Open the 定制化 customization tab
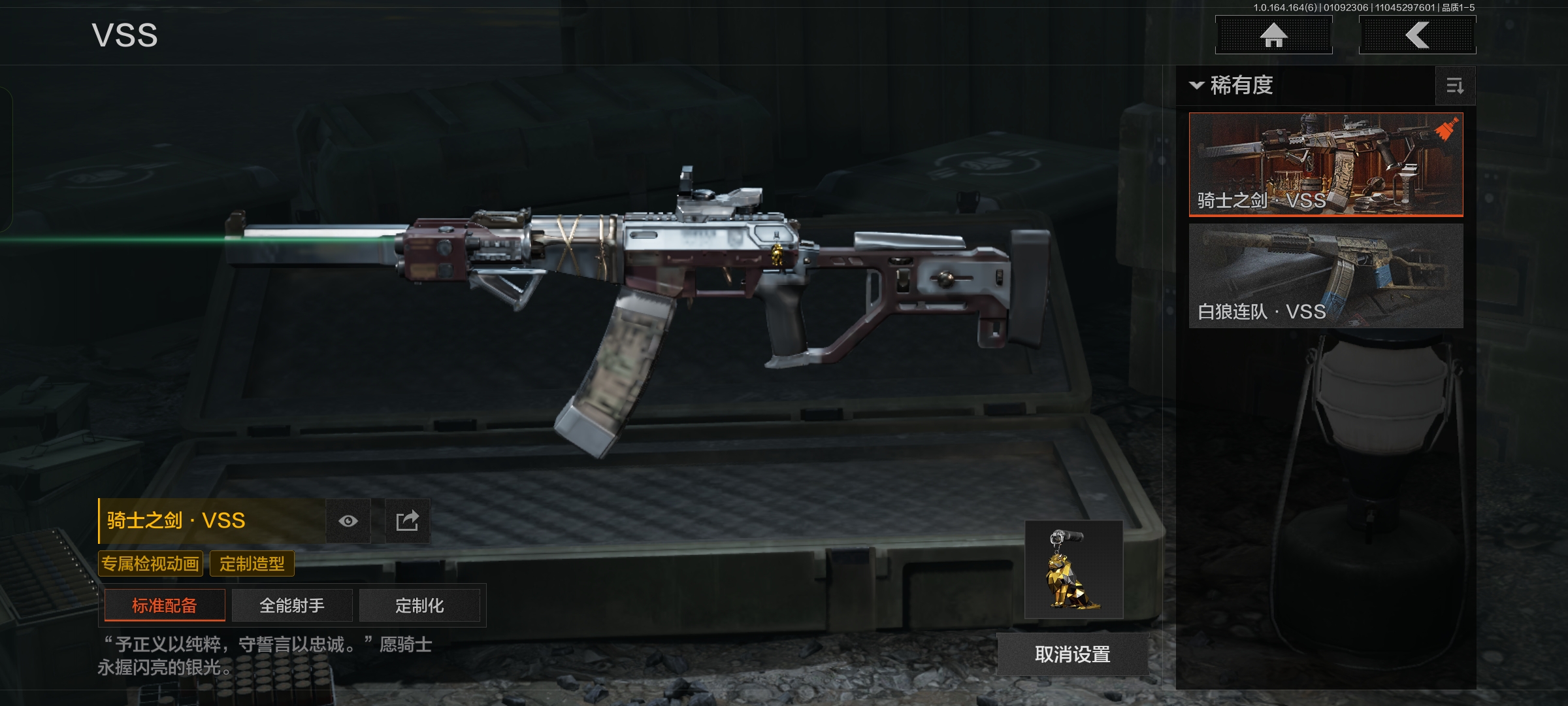This screenshot has height=706, width=1568. point(419,605)
